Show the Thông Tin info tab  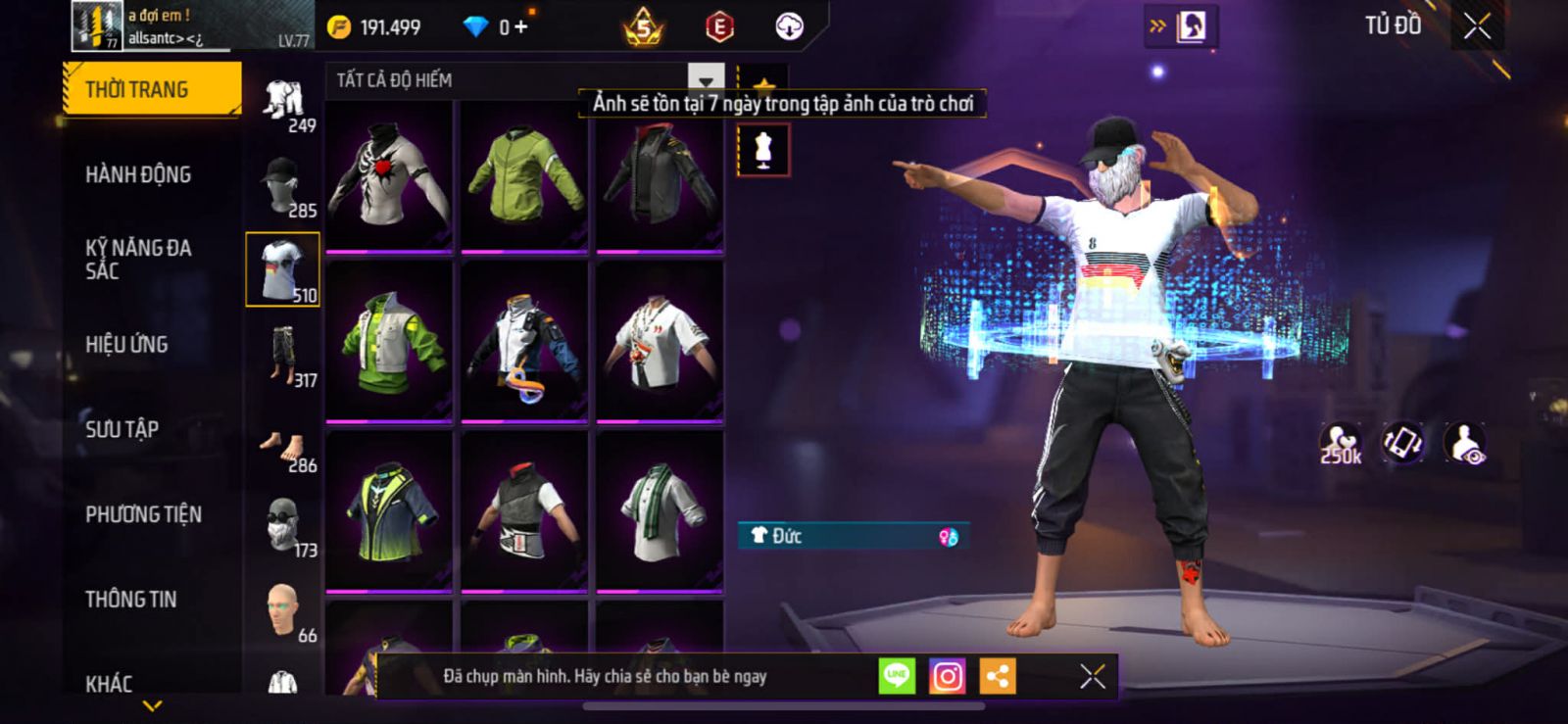point(130,599)
